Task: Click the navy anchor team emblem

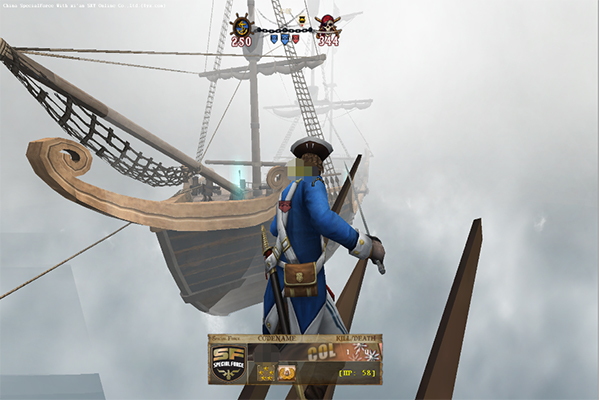Action: (241, 25)
